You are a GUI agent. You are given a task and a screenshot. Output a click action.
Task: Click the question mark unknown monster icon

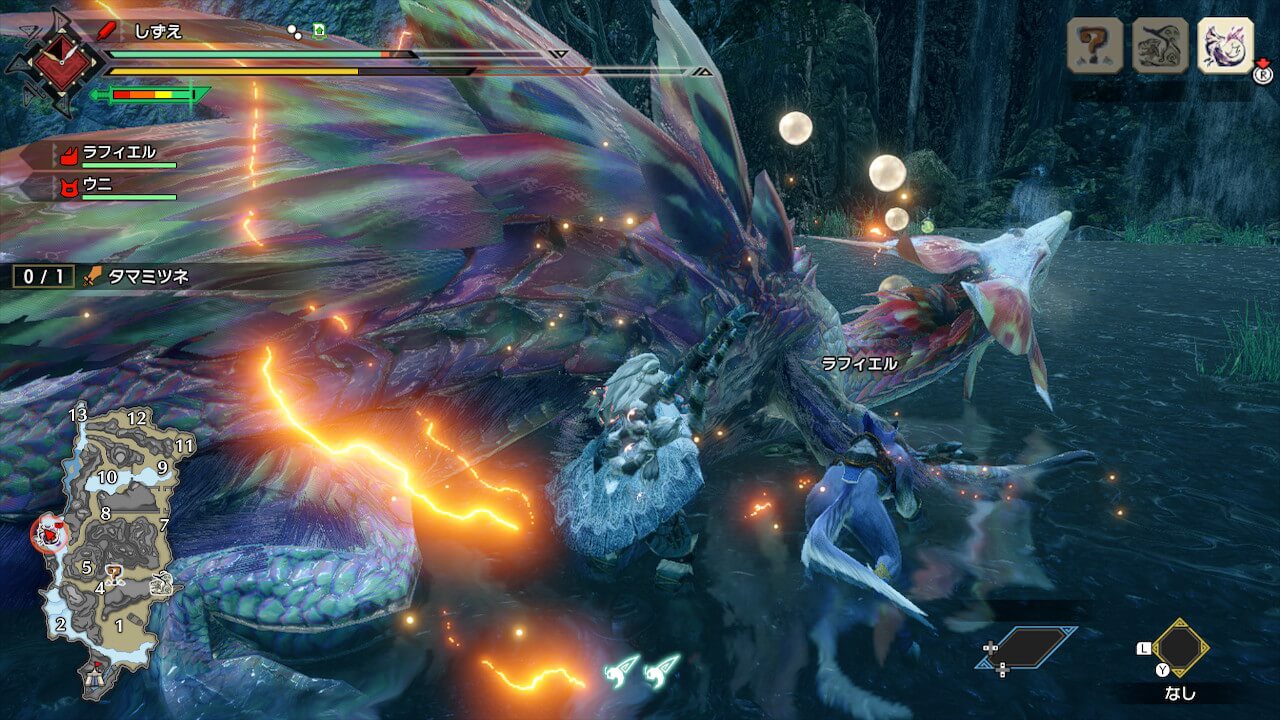point(1095,46)
